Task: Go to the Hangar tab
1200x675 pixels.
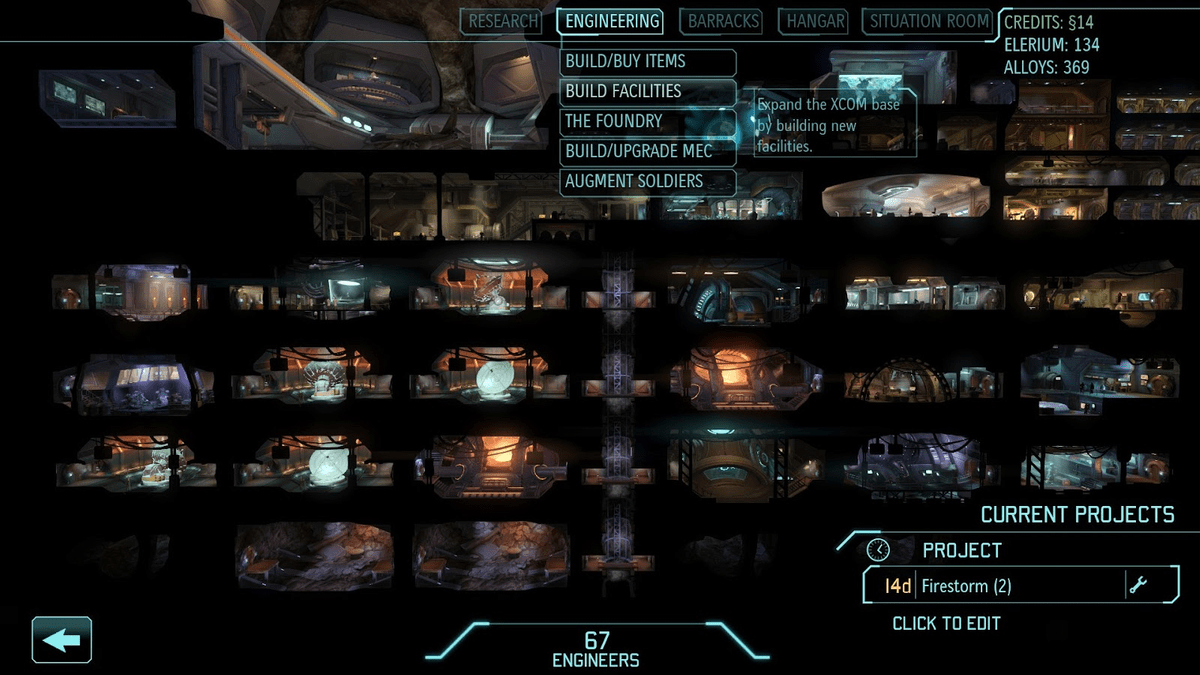Action: [x=816, y=21]
